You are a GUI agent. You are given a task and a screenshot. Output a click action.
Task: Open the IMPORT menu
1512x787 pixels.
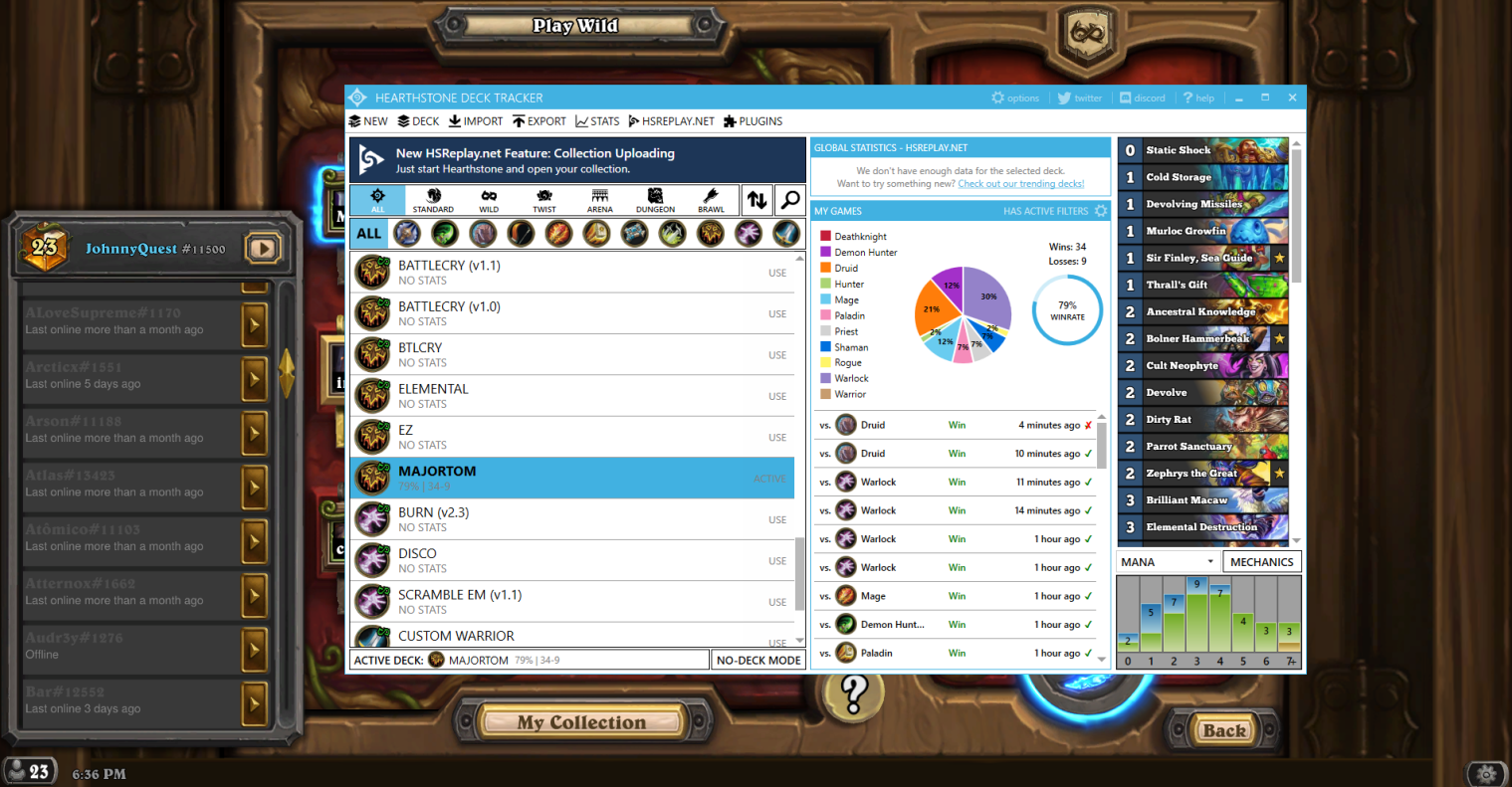pyautogui.click(x=476, y=121)
